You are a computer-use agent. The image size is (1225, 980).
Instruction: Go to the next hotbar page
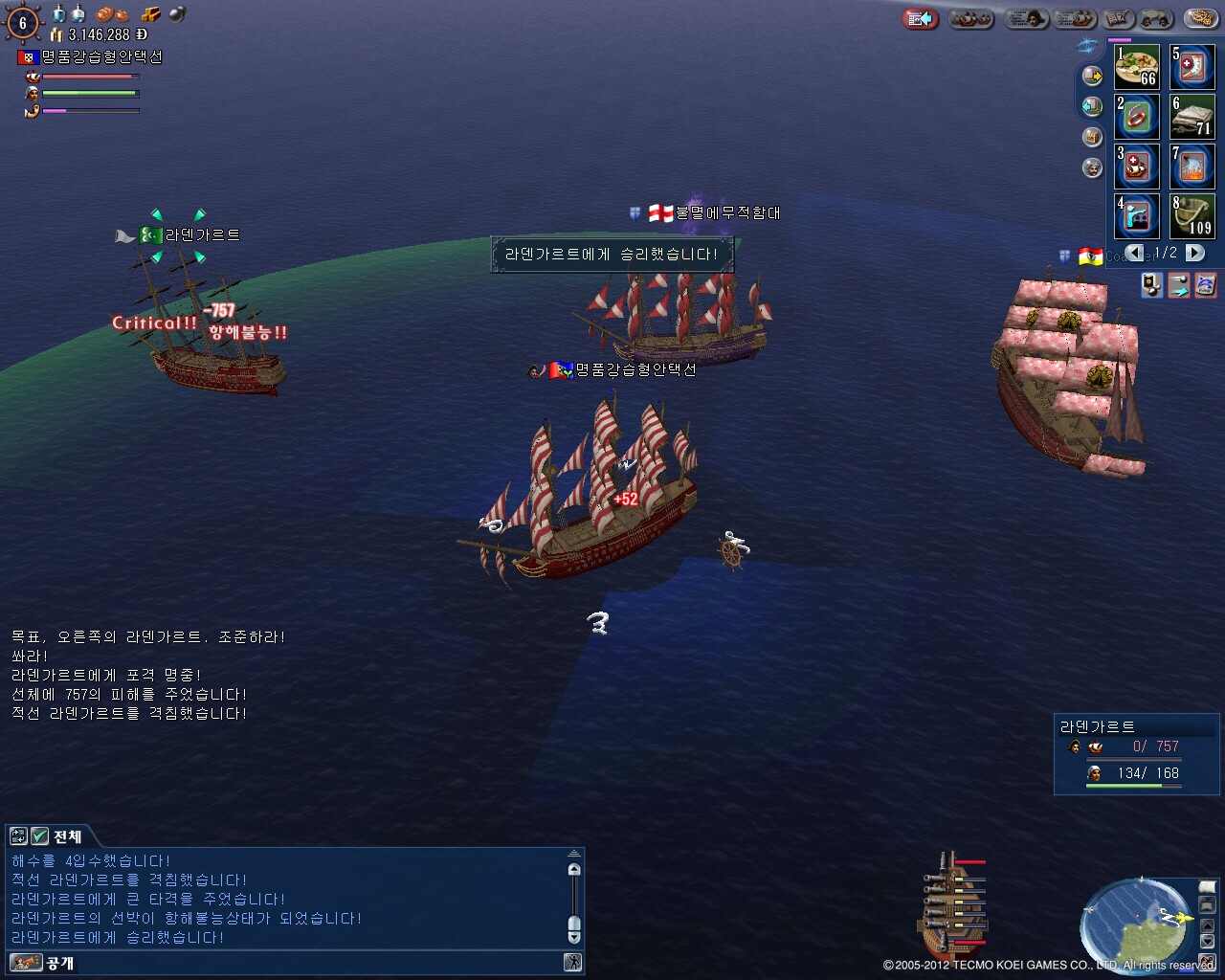tap(1195, 253)
